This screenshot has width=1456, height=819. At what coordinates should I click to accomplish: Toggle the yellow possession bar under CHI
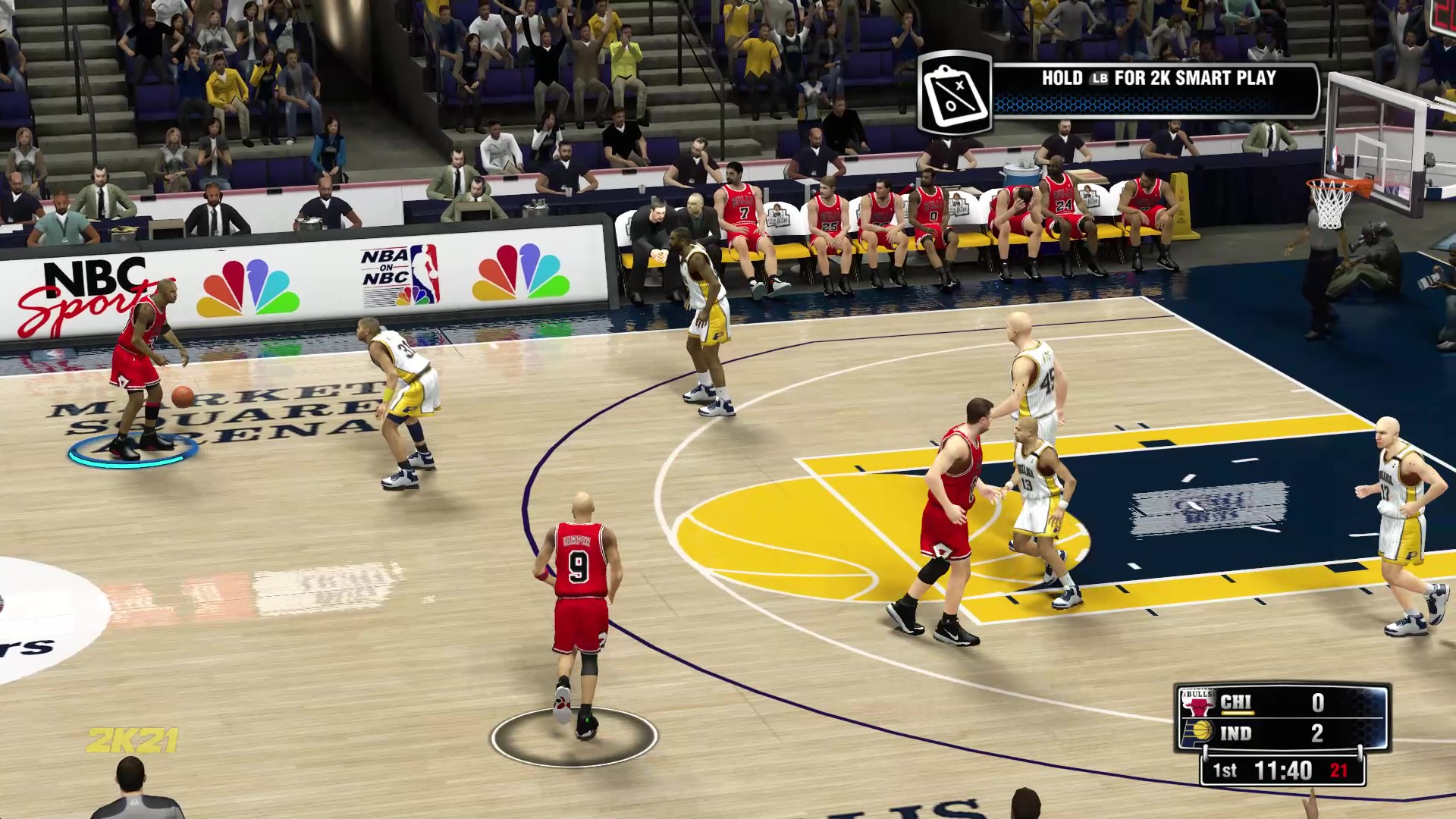[x=1238, y=713]
